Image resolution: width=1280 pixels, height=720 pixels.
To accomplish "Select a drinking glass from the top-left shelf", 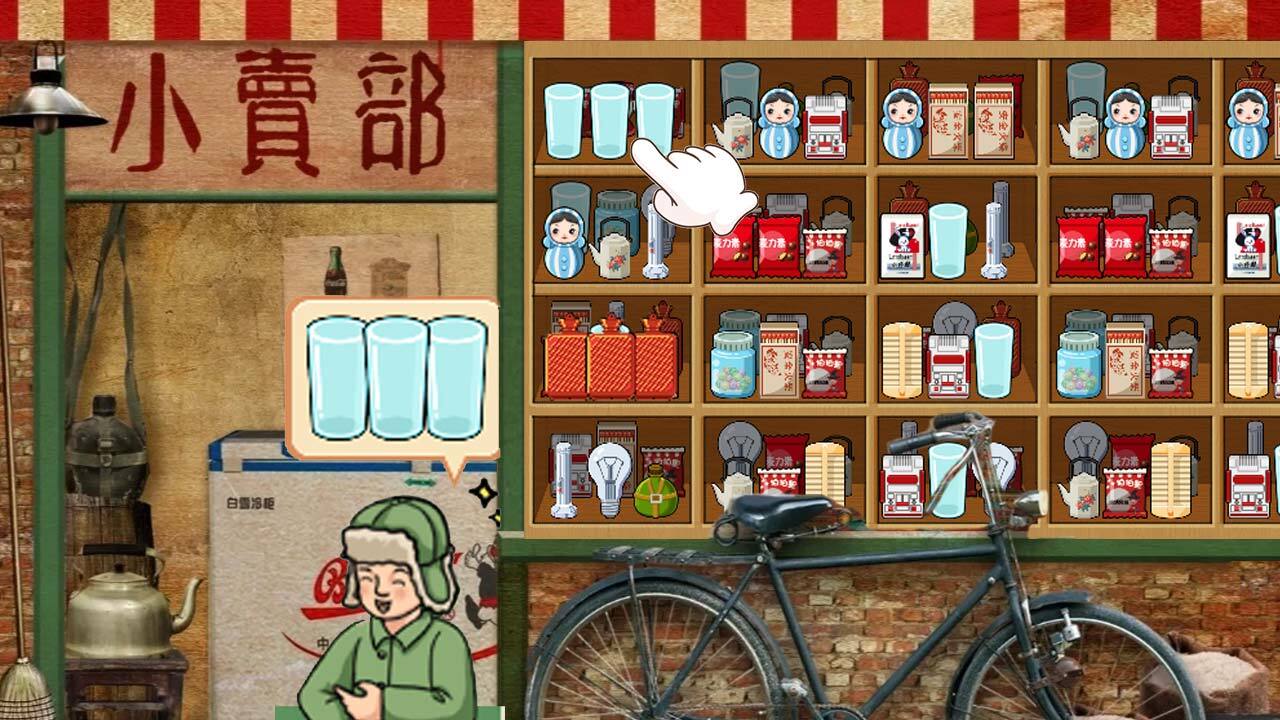I will (x=563, y=120).
